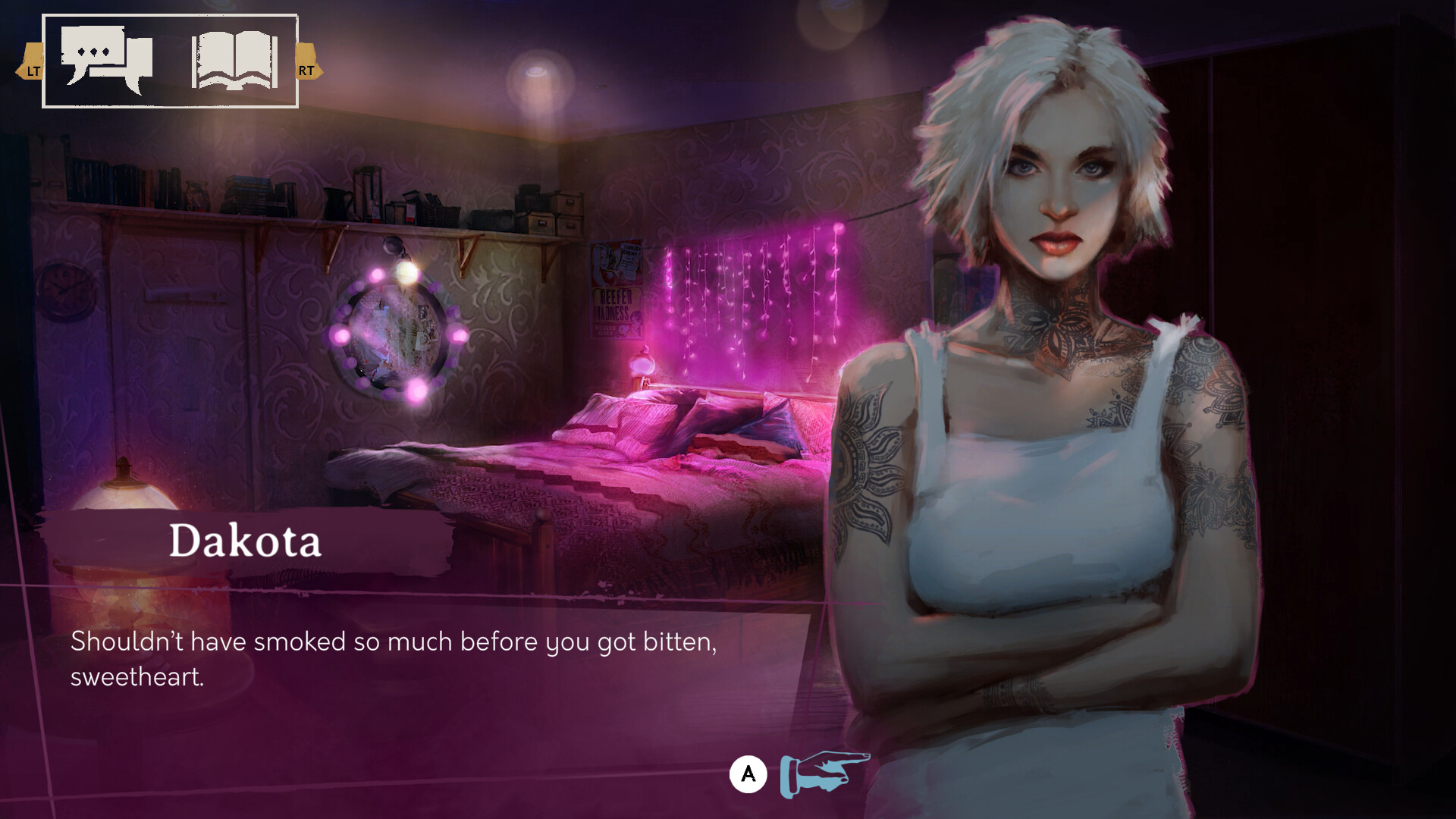The width and height of the screenshot is (1456, 819).
Task: Click the RT shoulder-button ribbon
Action: pyautogui.click(x=305, y=72)
